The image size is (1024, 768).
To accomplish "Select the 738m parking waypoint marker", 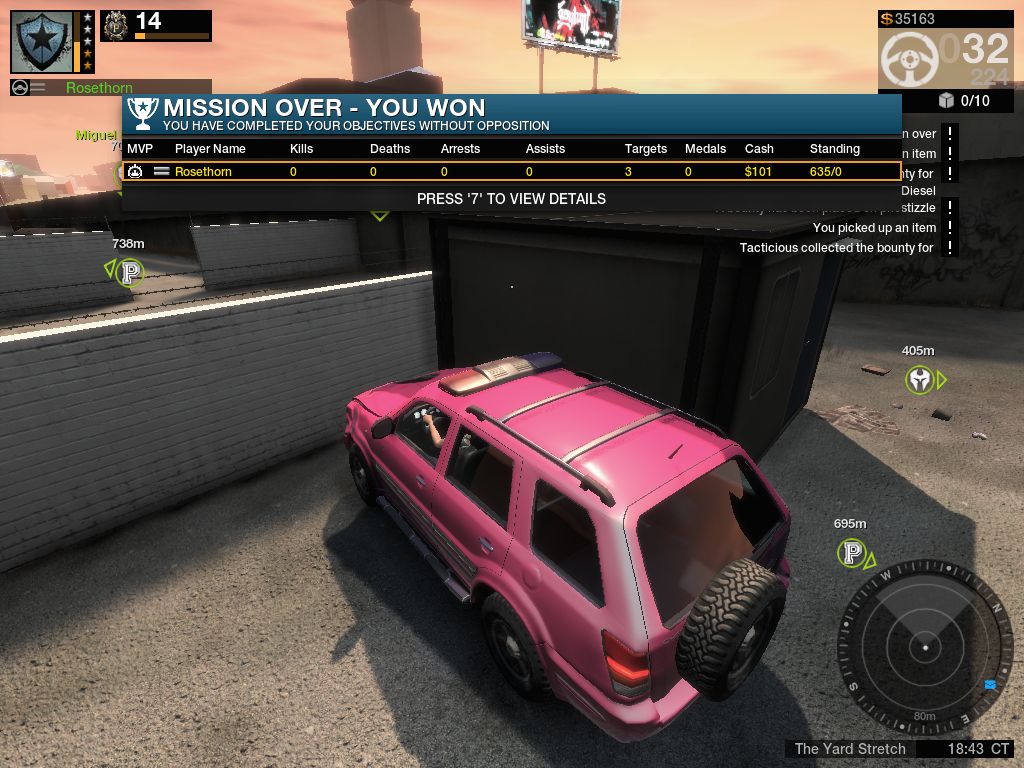I will coord(129,271).
